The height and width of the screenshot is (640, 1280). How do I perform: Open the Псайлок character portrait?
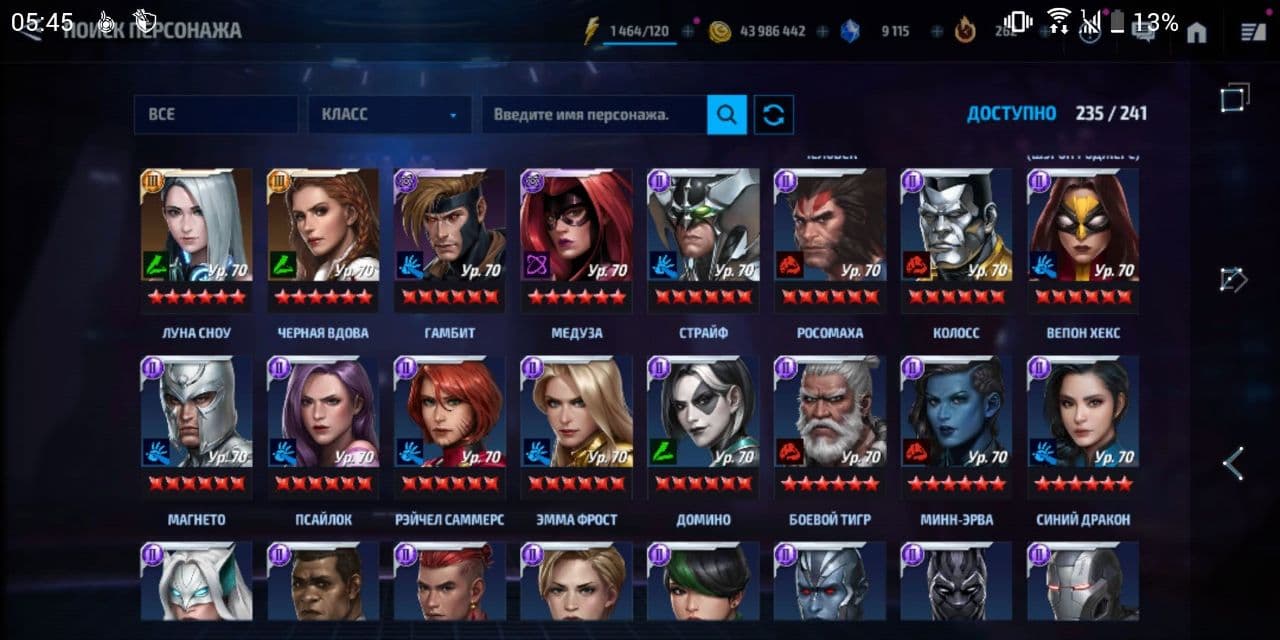[323, 425]
